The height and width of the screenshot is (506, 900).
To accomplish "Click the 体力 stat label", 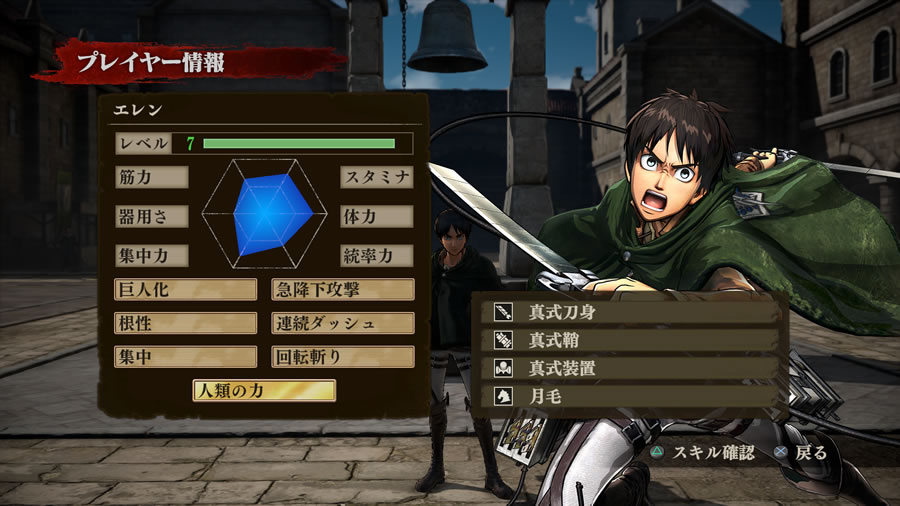I will (376, 216).
